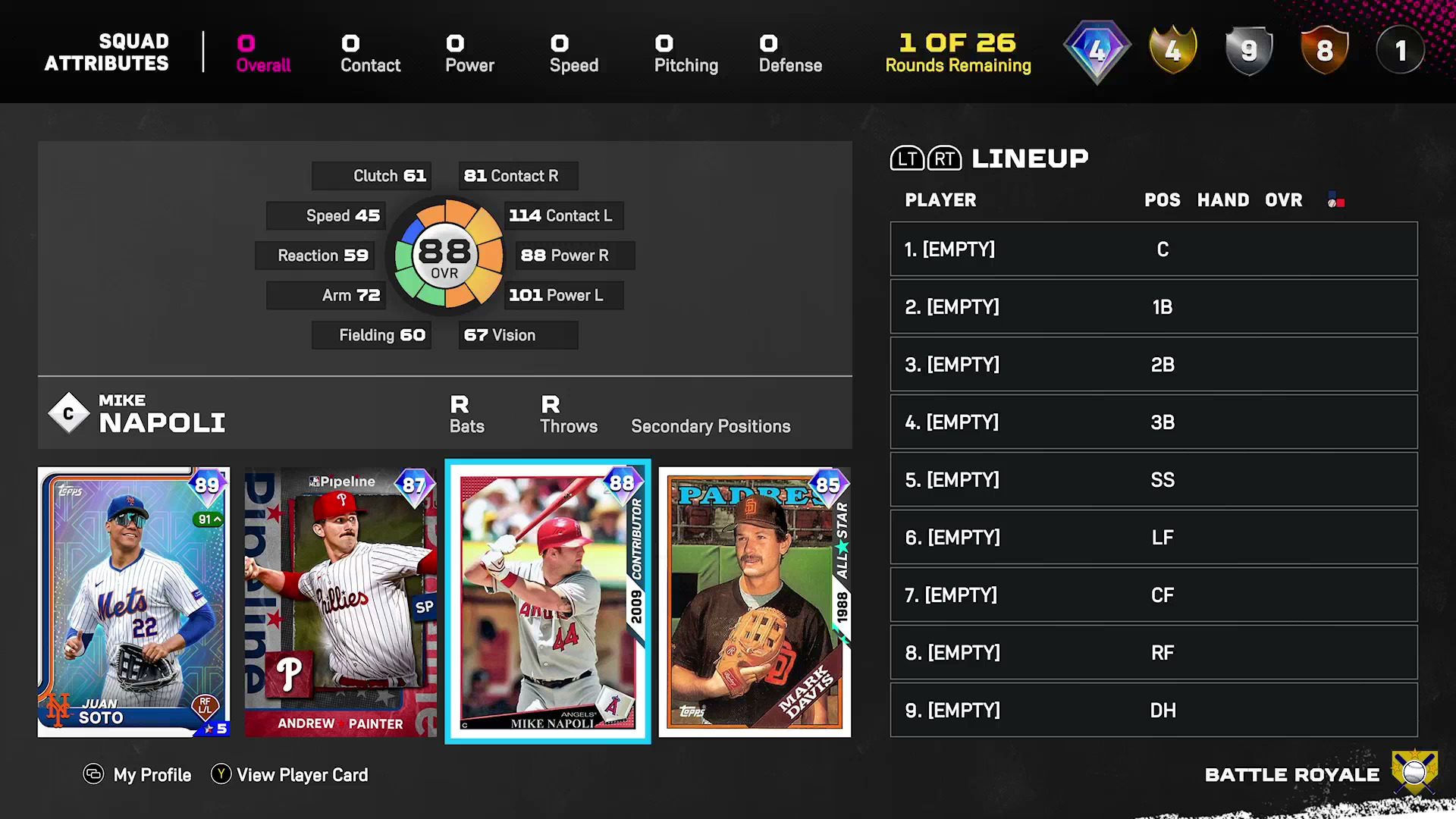Open My Profile

pos(137,775)
